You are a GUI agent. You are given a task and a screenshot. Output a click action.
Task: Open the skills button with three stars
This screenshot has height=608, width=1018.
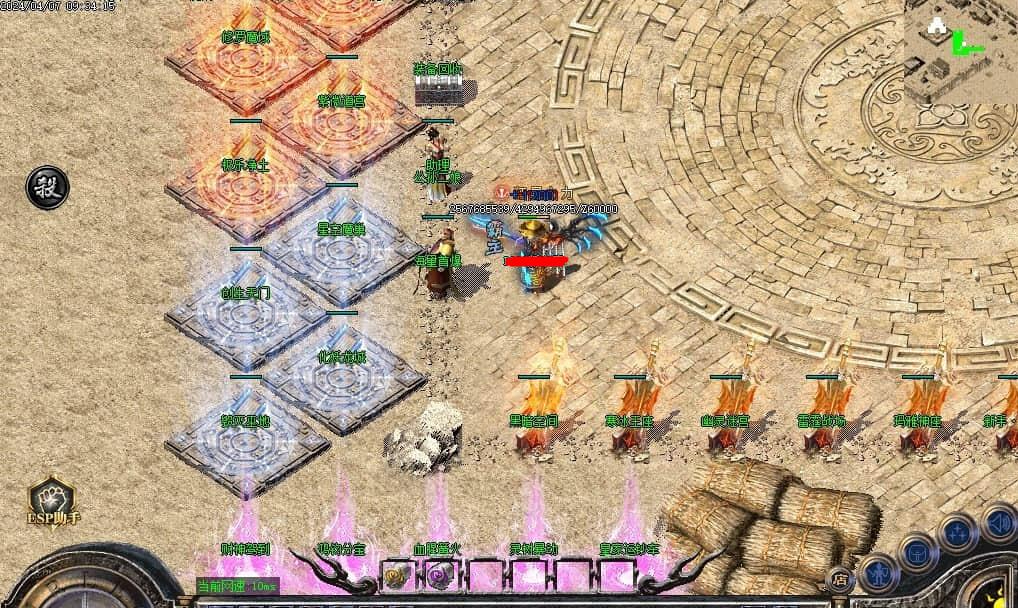[x=958, y=532]
